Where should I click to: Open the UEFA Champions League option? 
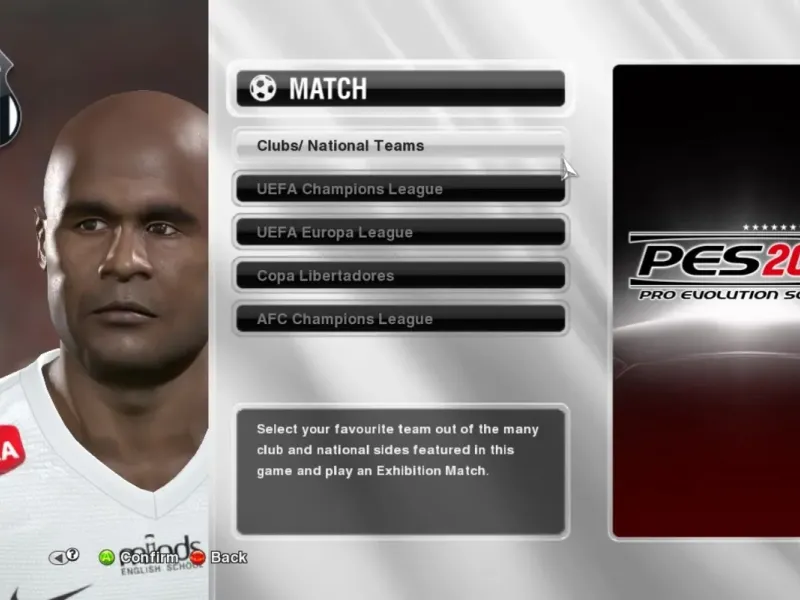(x=400, y=189)
